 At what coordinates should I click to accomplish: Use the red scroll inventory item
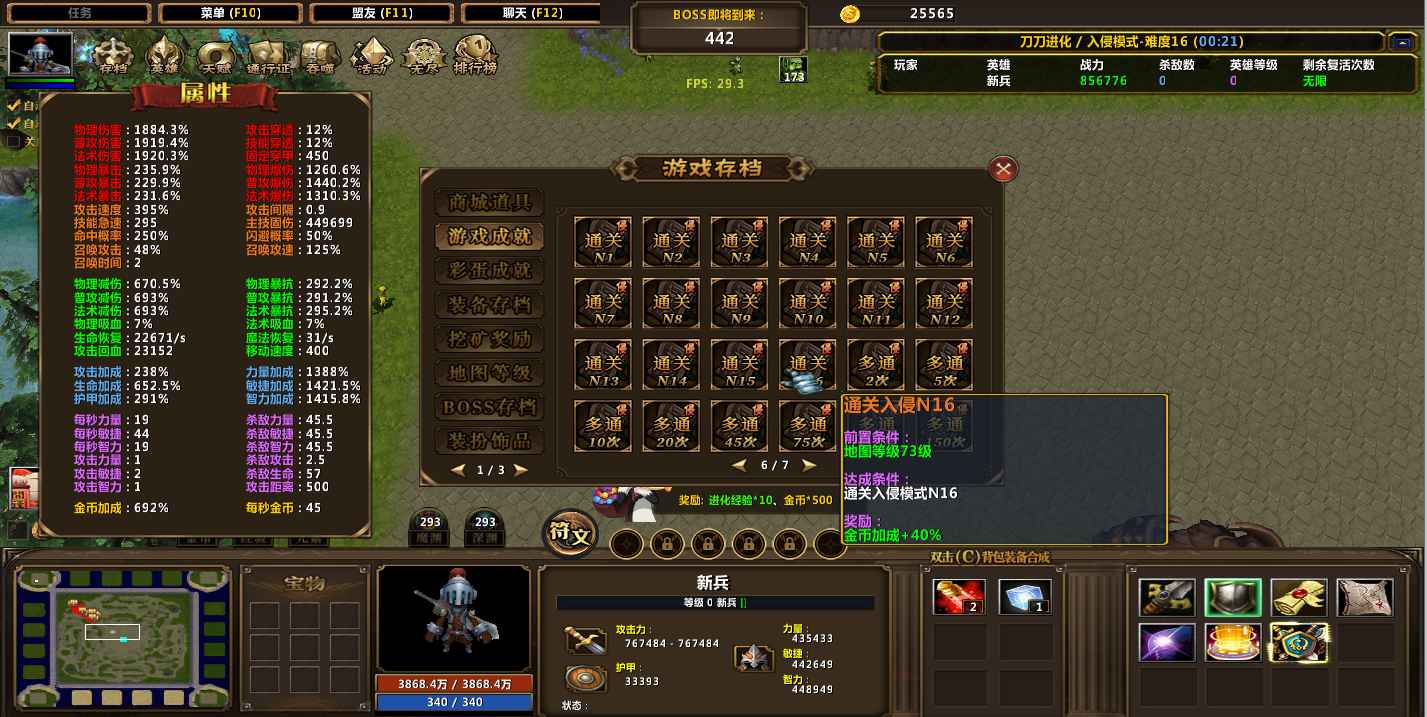click(x=959, y=597)
